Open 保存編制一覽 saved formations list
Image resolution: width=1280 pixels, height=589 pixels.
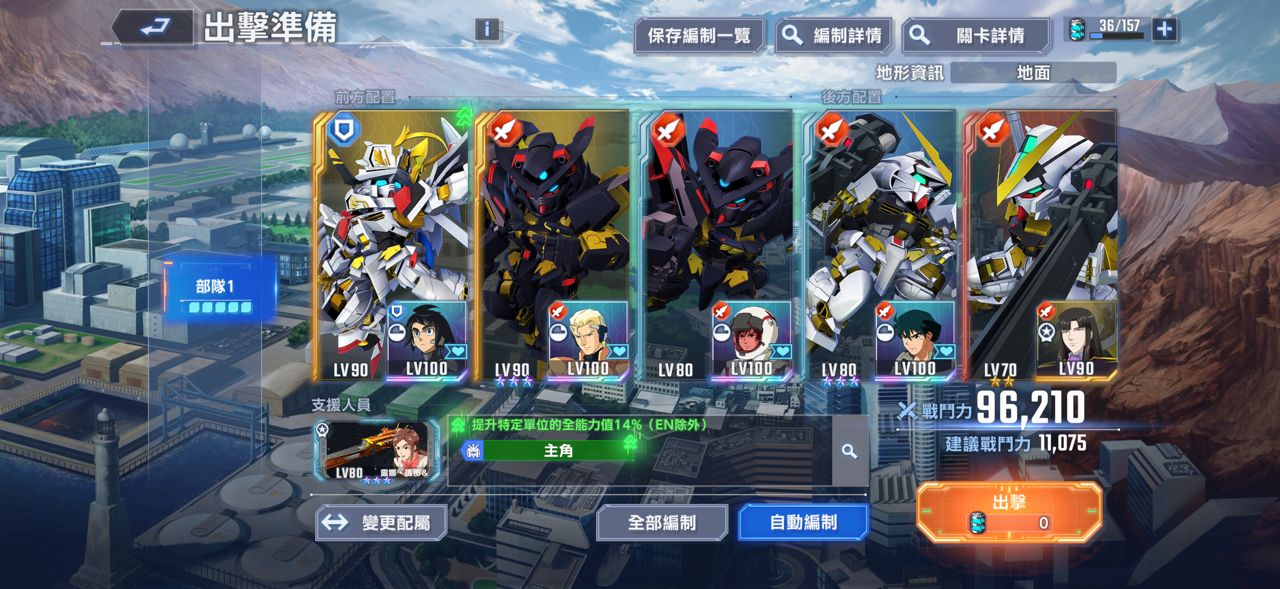[x=699, y=36]
